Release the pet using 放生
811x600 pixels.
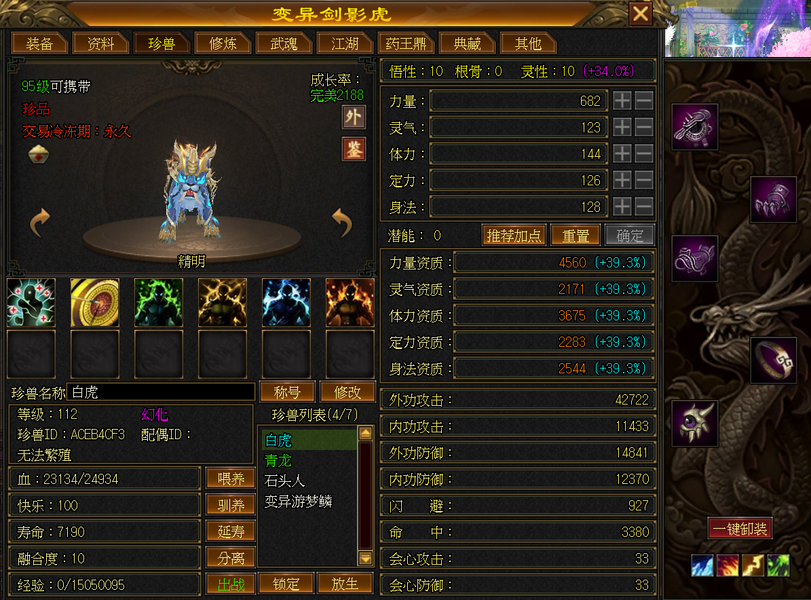coord(345,583)
